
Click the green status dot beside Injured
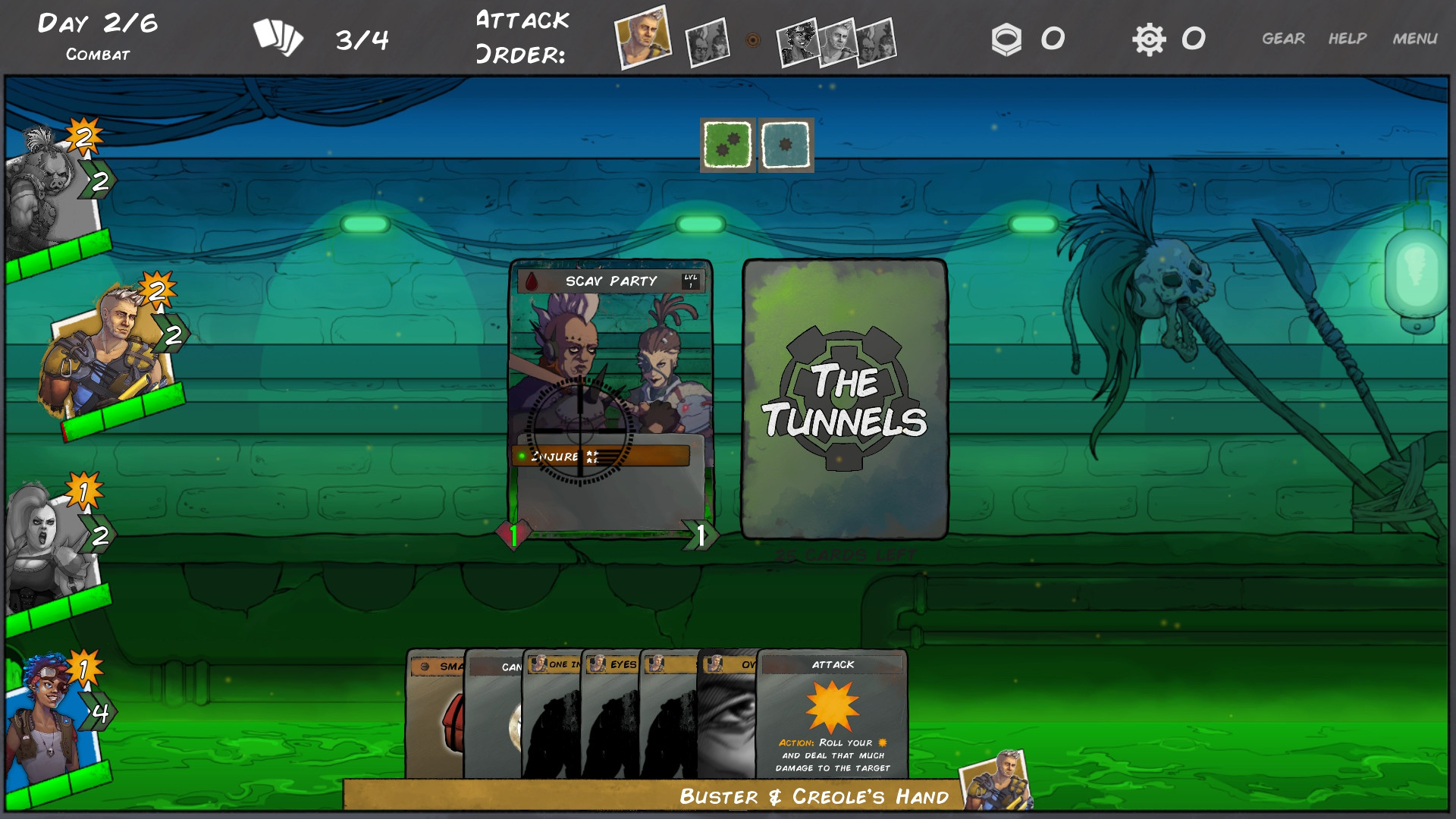[522, 456]
